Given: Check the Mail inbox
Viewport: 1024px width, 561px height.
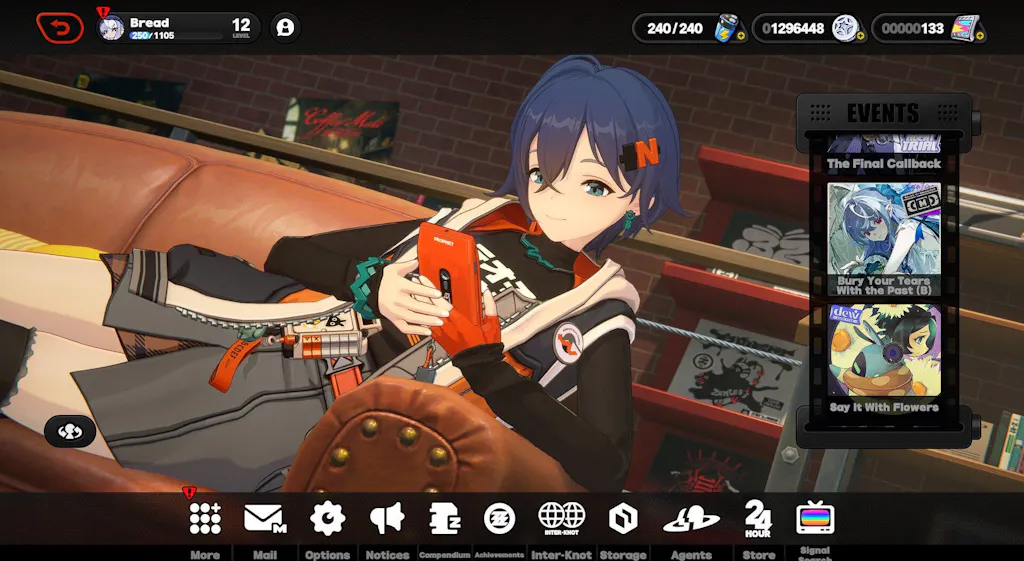Looking at the screenshot, I should pos(265,518).
